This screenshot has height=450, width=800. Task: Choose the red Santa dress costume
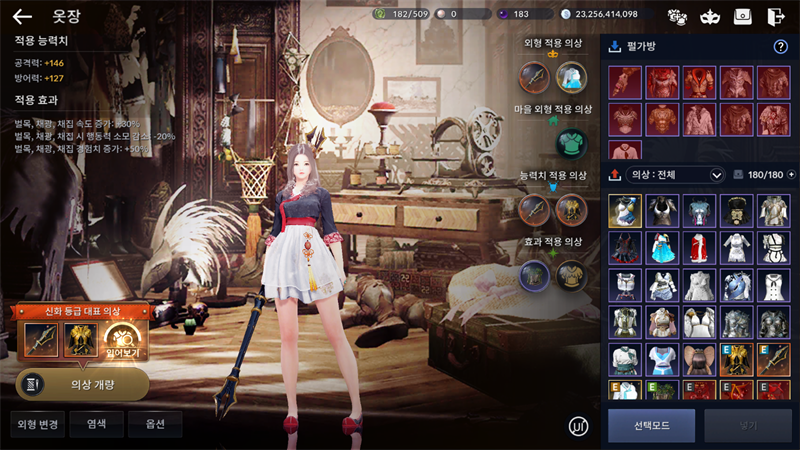698,246
